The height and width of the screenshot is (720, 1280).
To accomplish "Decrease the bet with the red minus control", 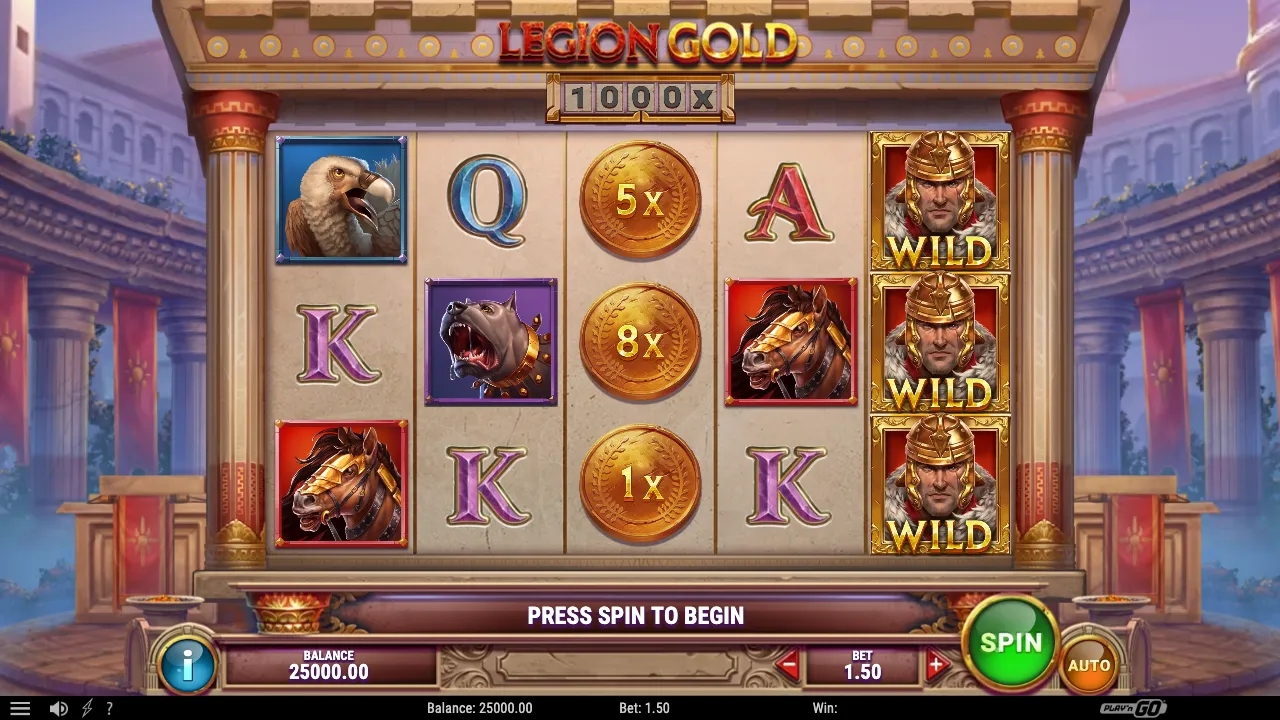I will coord(789,662).
